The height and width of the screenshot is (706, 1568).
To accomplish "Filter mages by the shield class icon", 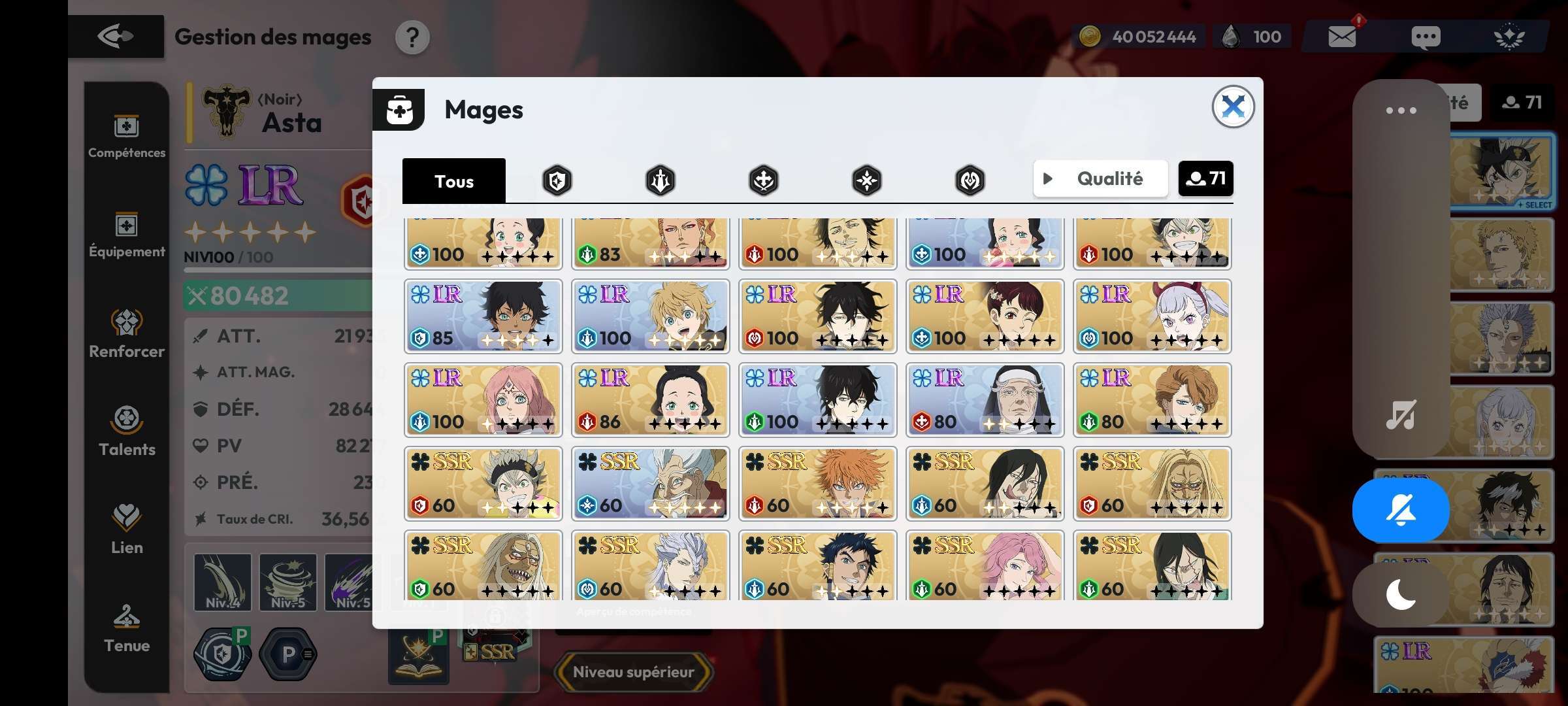I will [x=557, y=180].
